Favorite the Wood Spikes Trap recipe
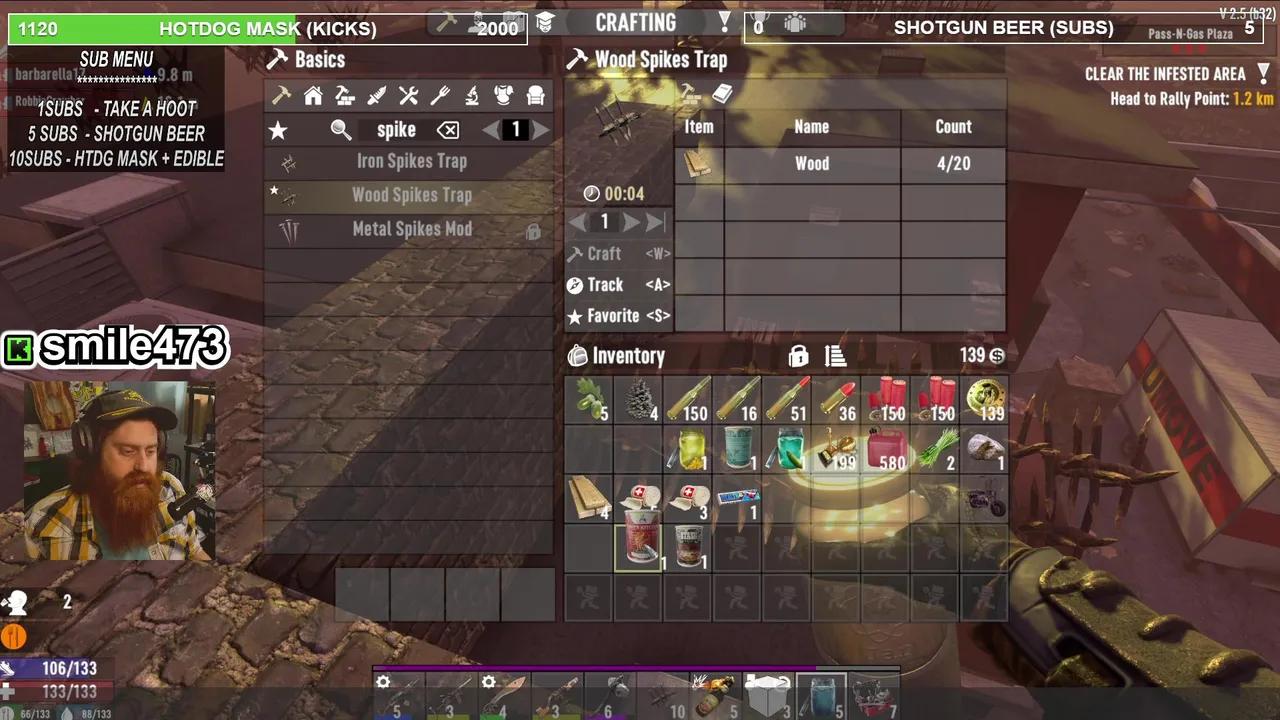1280x720 pixels. [618, 316]
